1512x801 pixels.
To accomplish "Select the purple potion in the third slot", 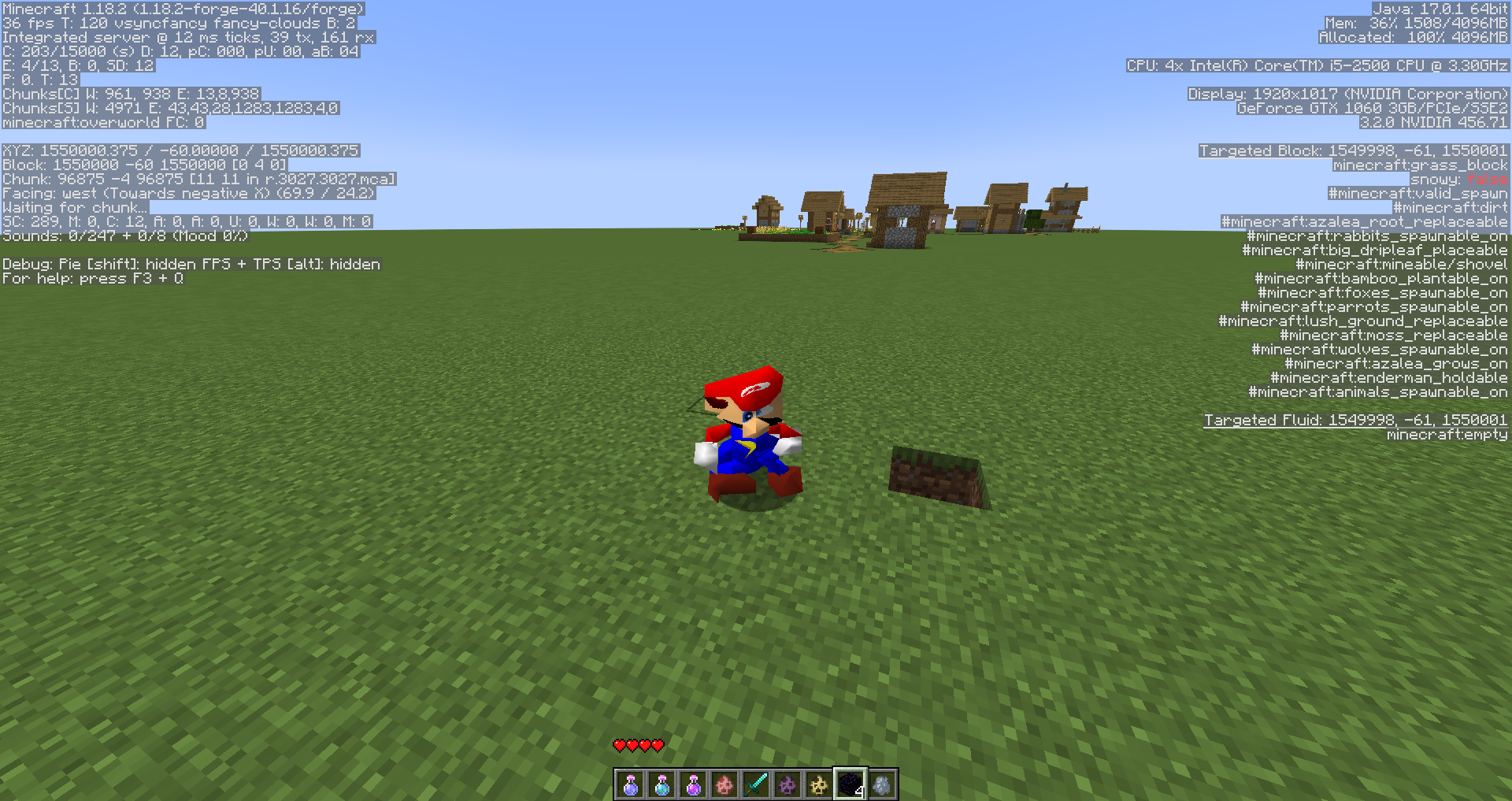I will (692, 783).
